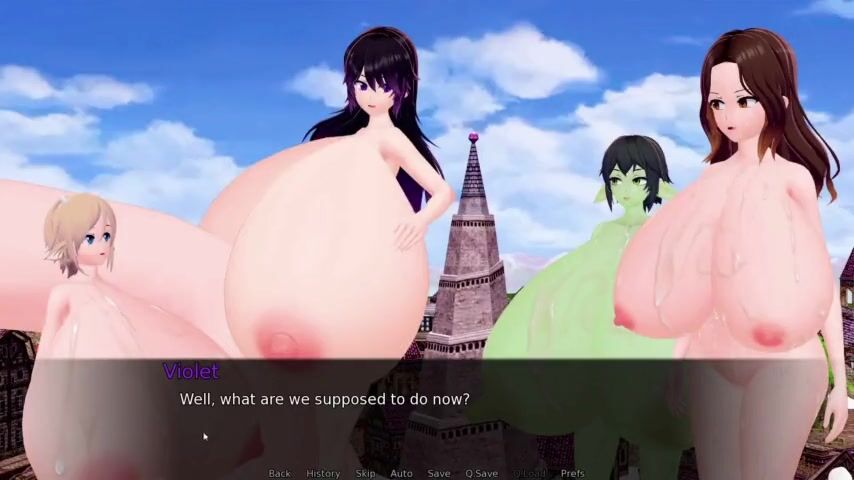Screen dimensions: 854x480
Task: Open the Save game screen
Action: point(439,473)
